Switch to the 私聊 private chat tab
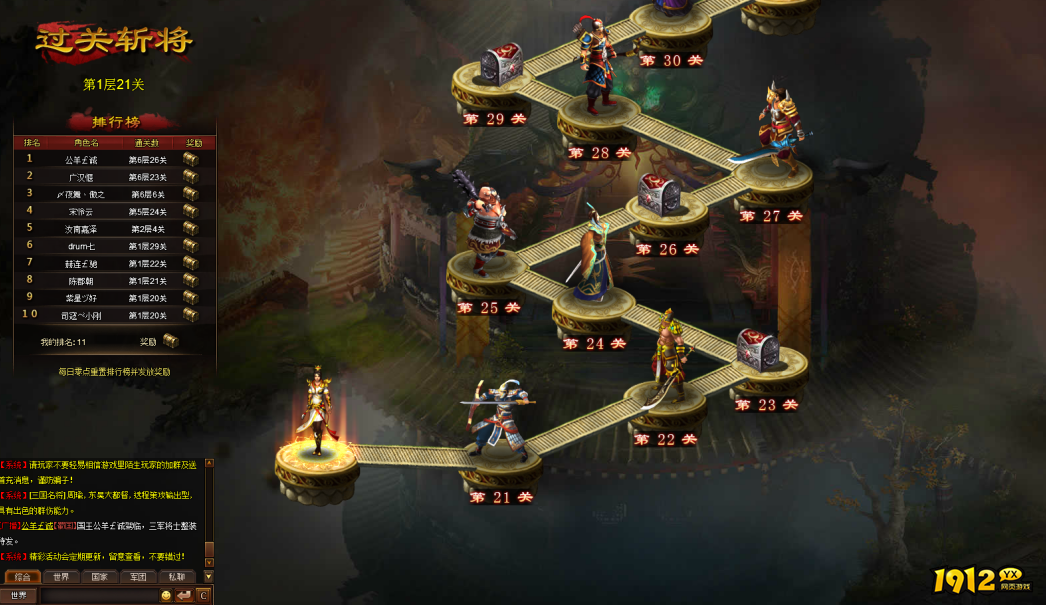The width and height of the screenshot is (1046, 605). point(176,577)
